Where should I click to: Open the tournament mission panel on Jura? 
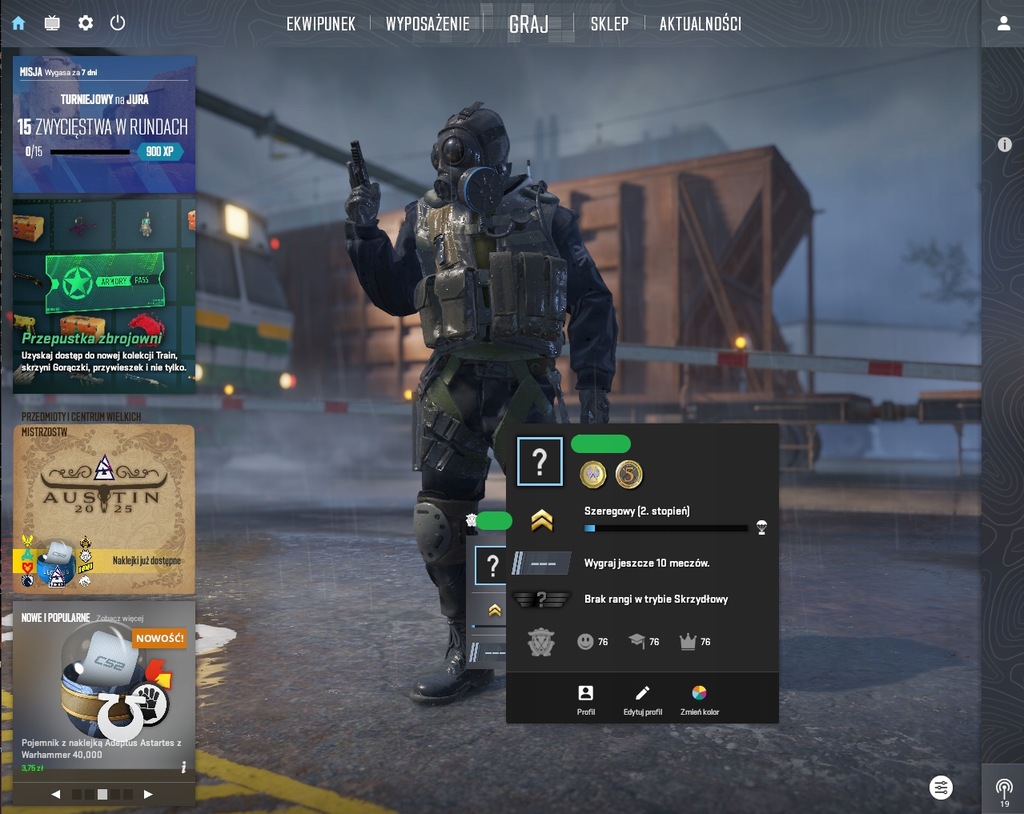[x=104, y=124]
